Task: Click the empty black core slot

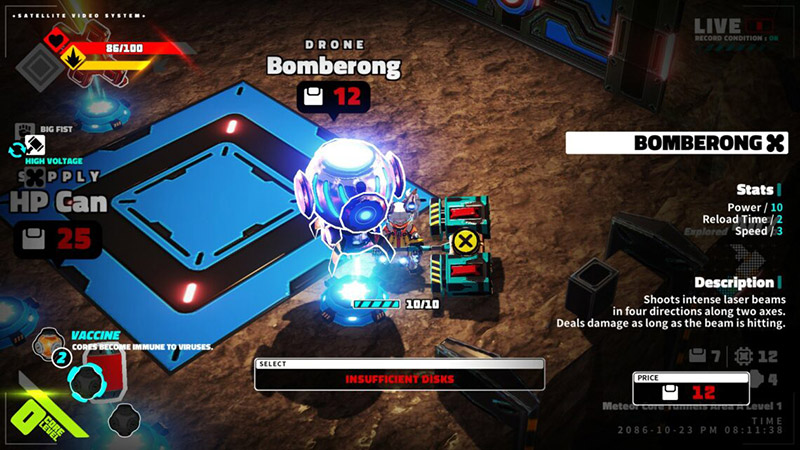Action: (122, 418)
